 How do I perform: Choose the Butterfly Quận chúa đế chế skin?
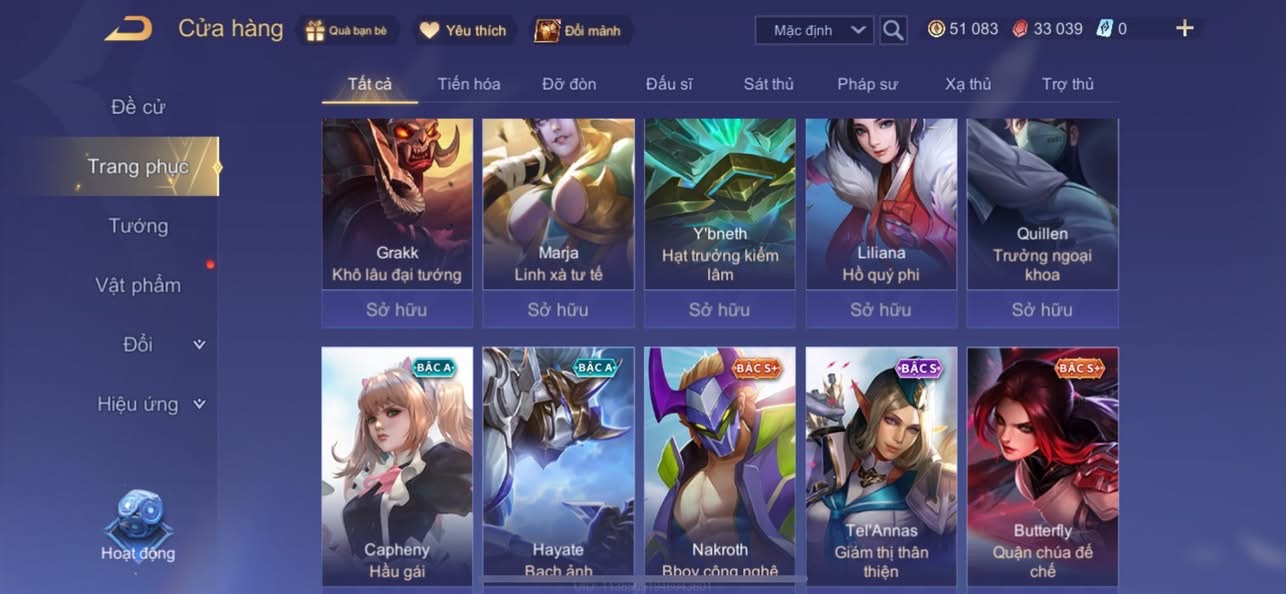tap(1042, 465)
